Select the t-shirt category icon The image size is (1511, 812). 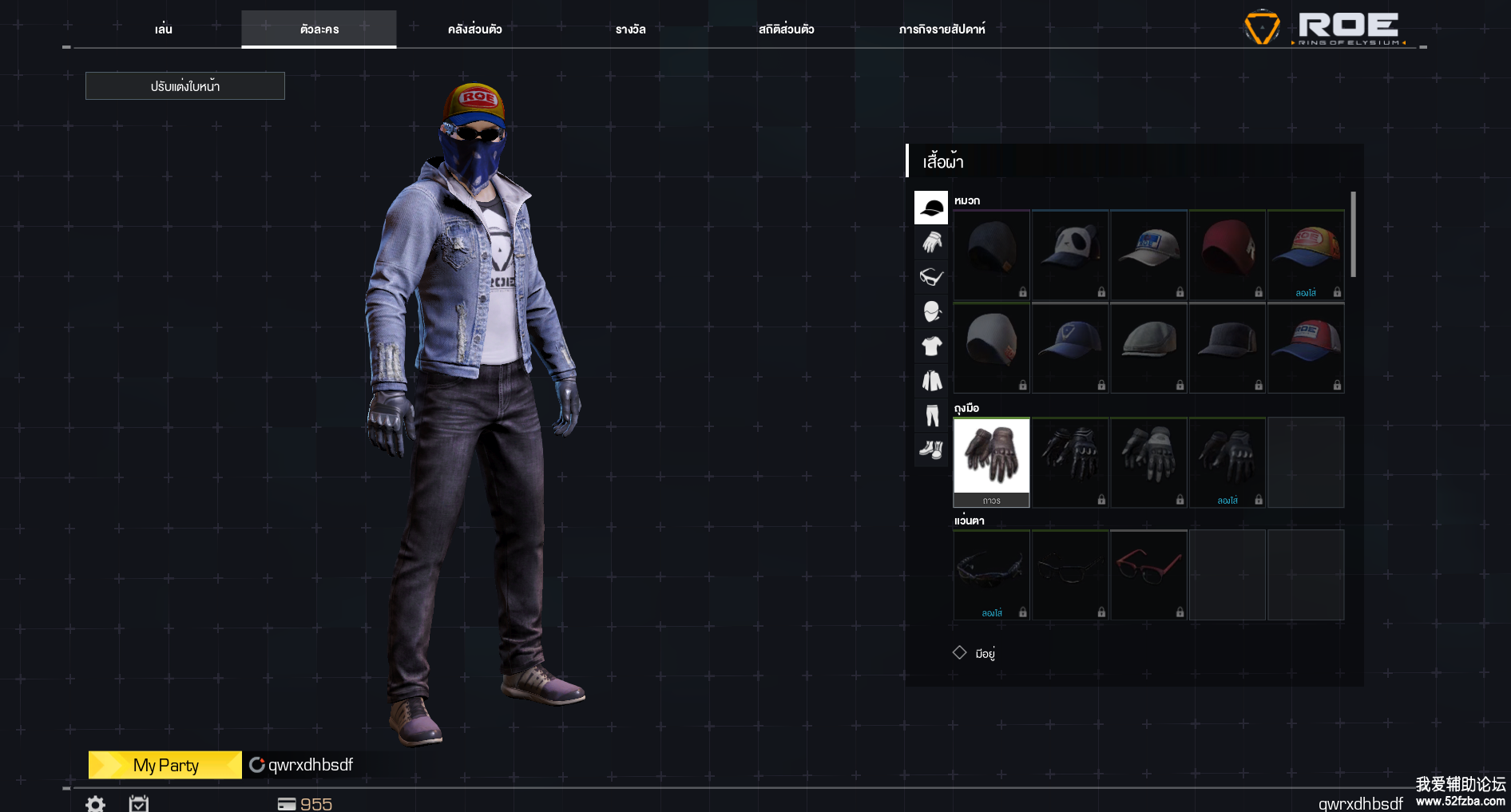click(x=931, y=346)
